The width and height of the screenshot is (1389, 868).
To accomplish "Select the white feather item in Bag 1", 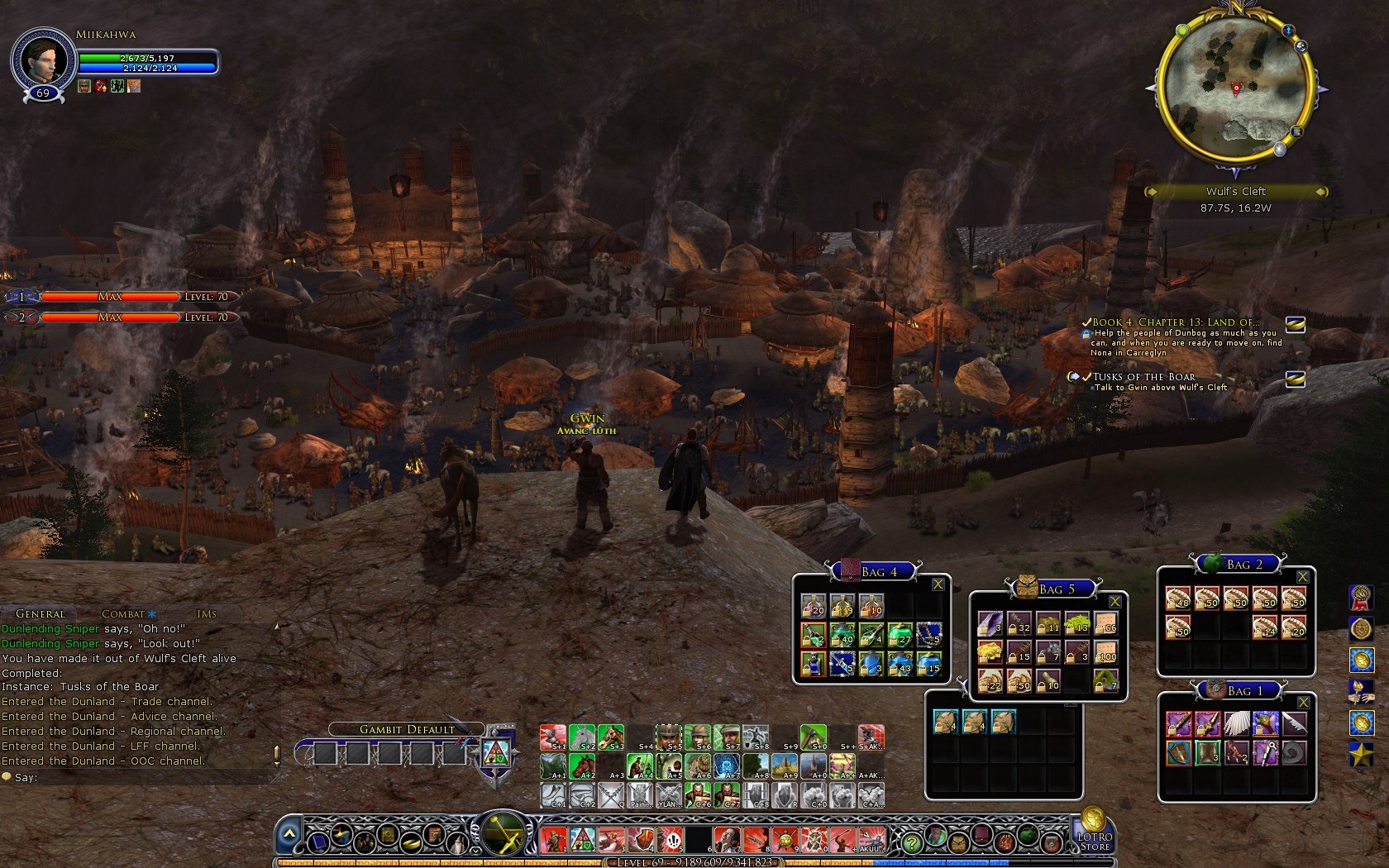I will [1237, 724].
